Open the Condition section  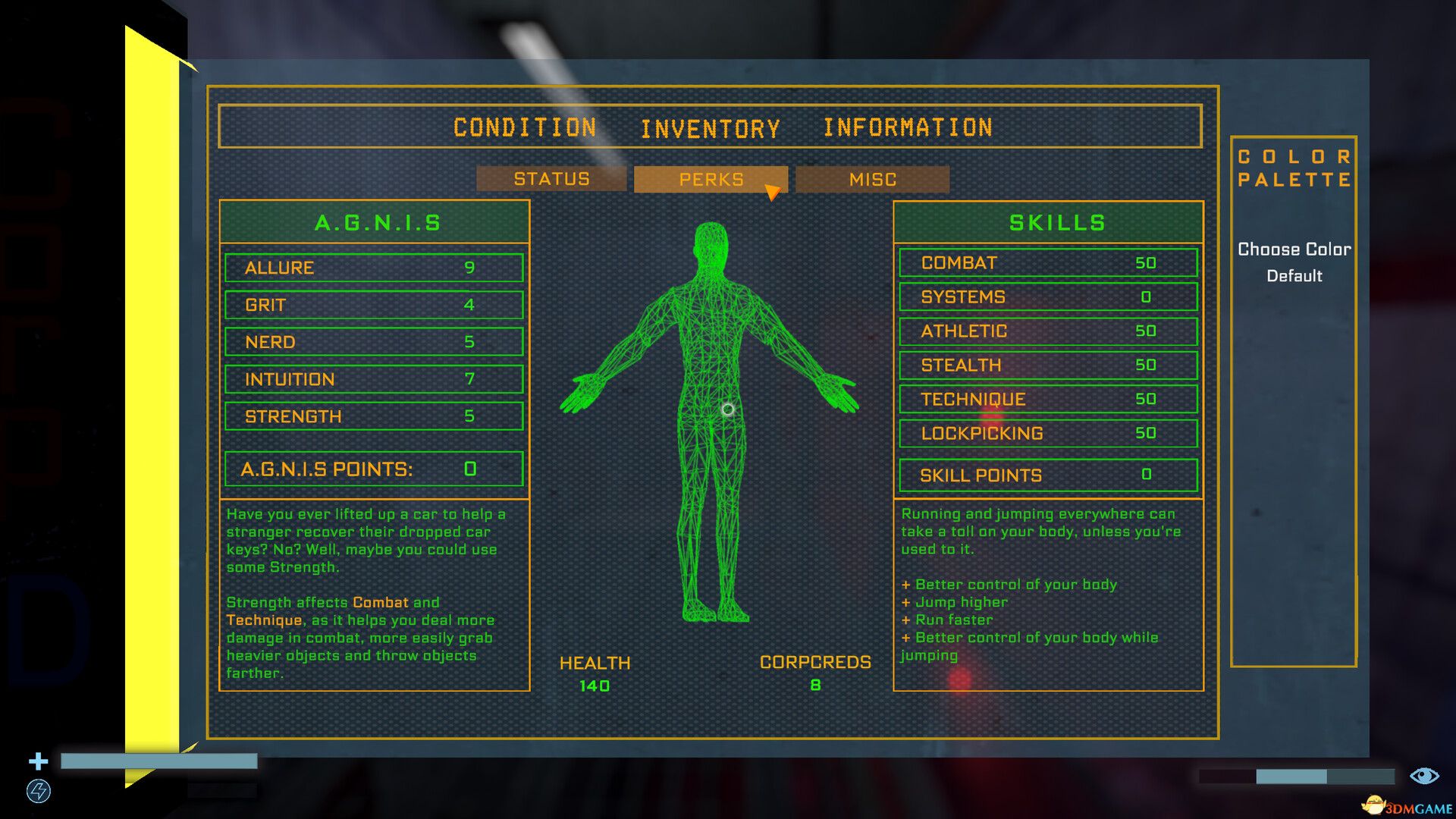[525, 127]
